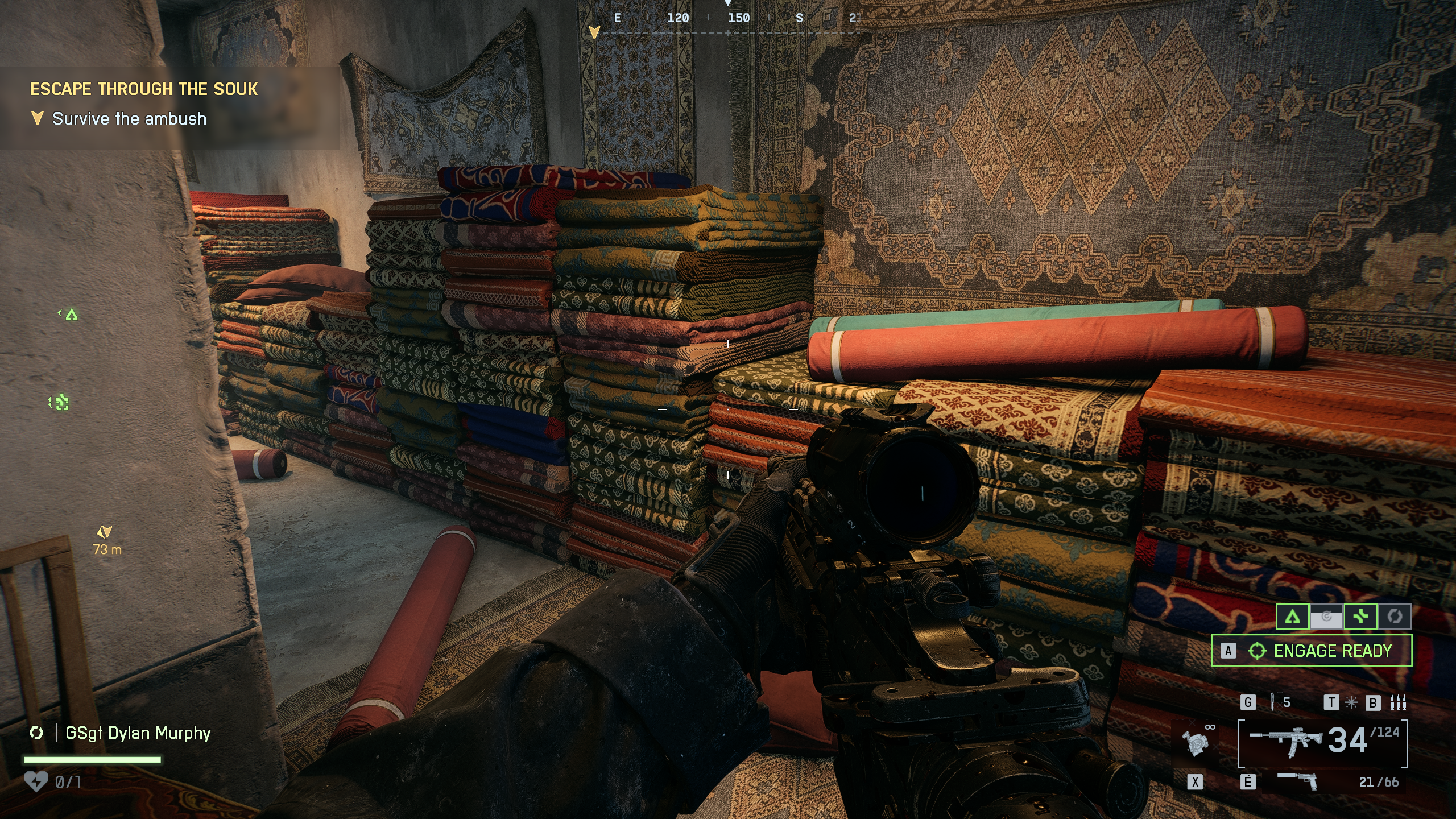Select the Engage Ready squad command
Screen dimensions: 1456x819
(1311, 650)
